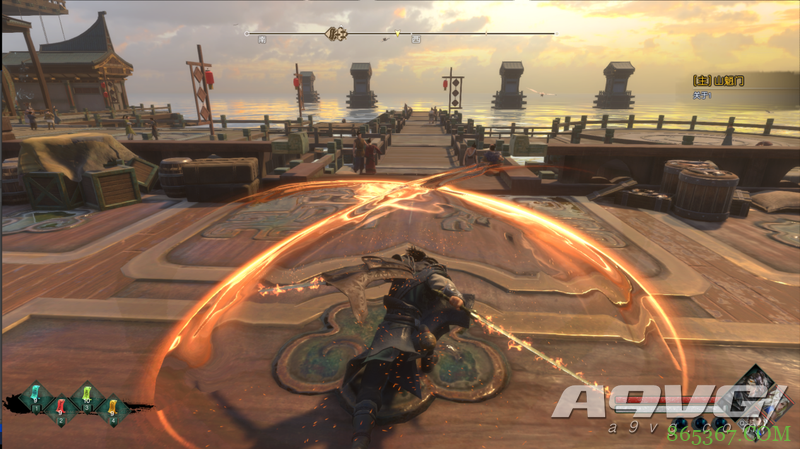
Task: Use the orange potion in slot 4
Action: point(112,407)
